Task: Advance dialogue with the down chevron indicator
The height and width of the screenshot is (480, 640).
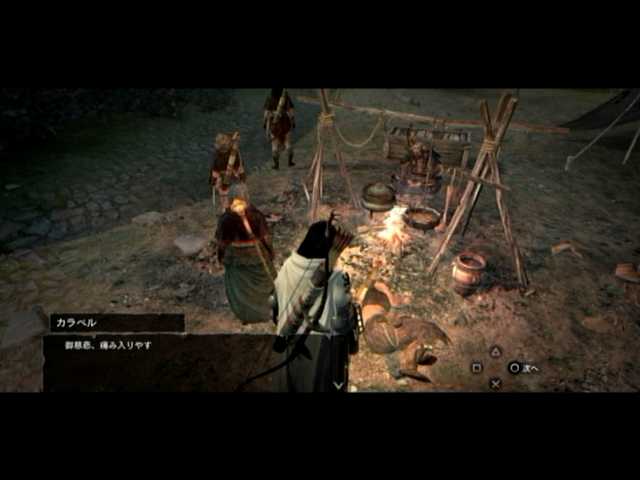Action: point(338,384)
